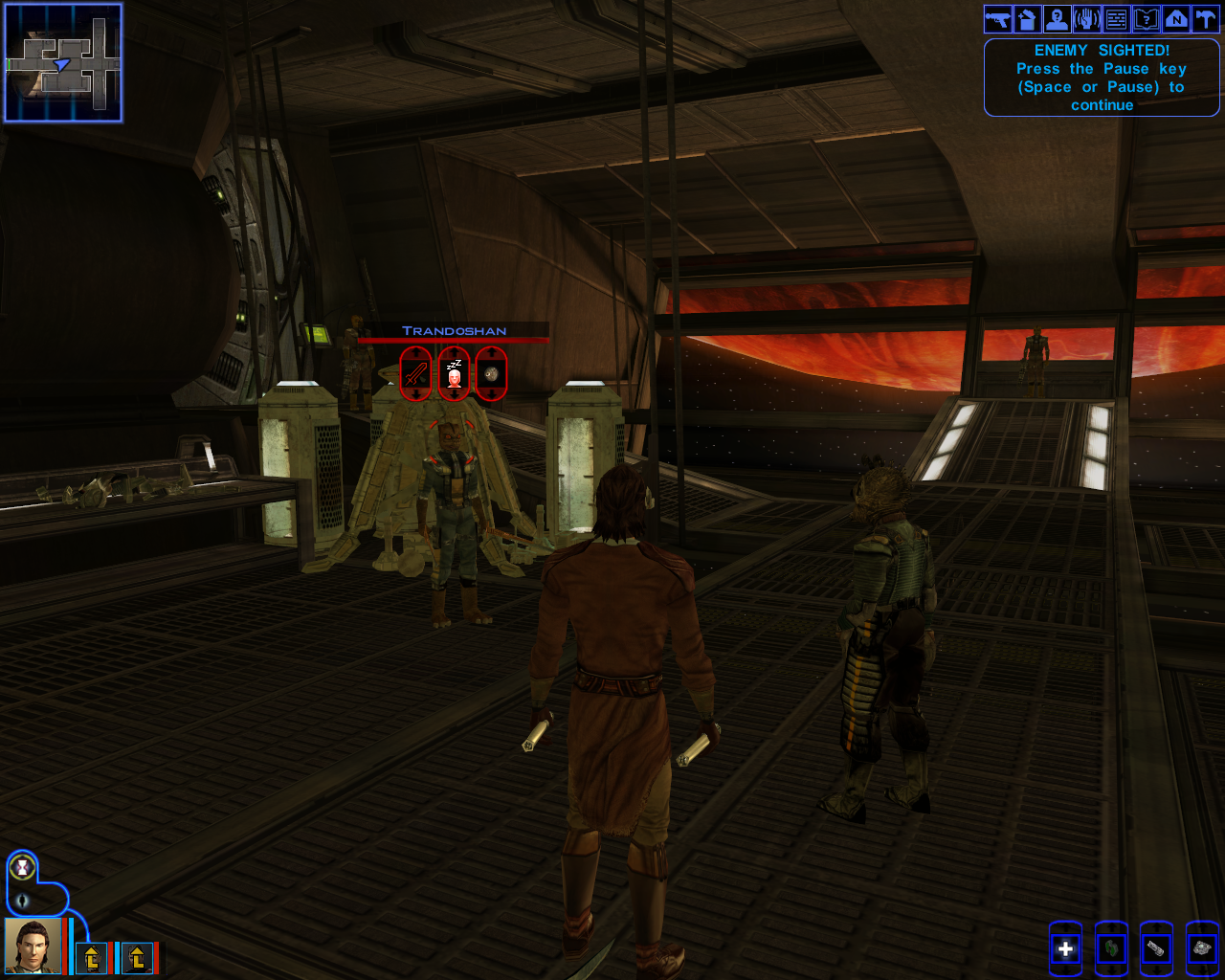Toggle pause with the hourglass button
Image resolution: width=1225 pixels, height=980 pixels.
(22, 867)
